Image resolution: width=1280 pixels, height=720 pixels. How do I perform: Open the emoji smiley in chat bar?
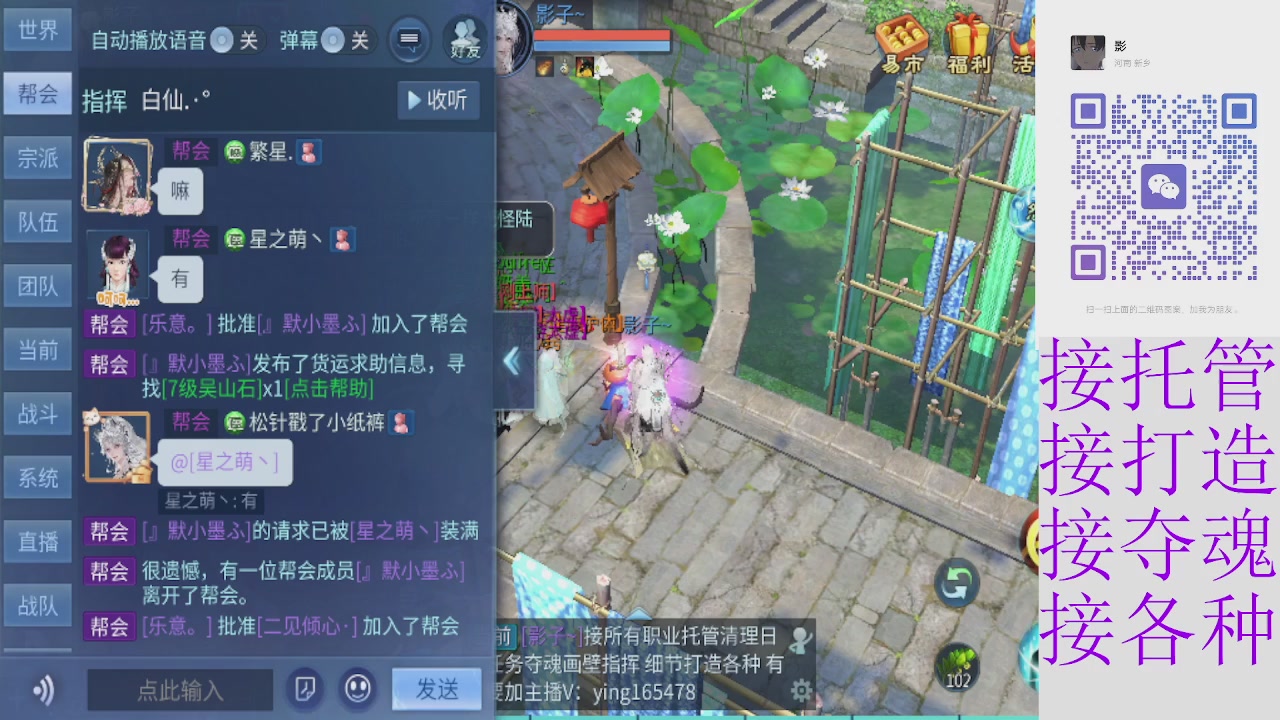[x=358, y=690]
